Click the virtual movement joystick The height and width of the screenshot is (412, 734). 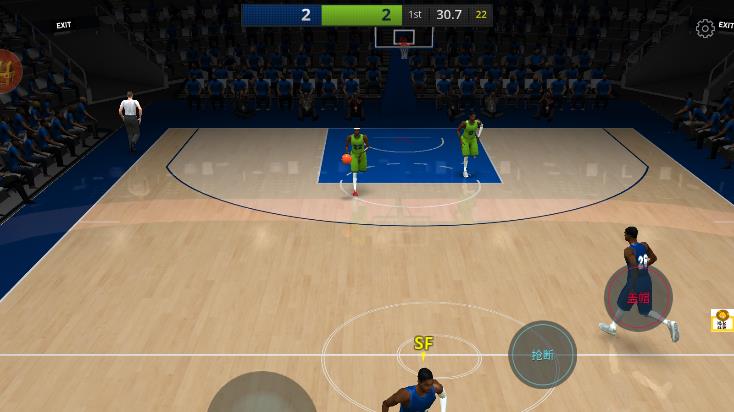(x=261, y=396)
